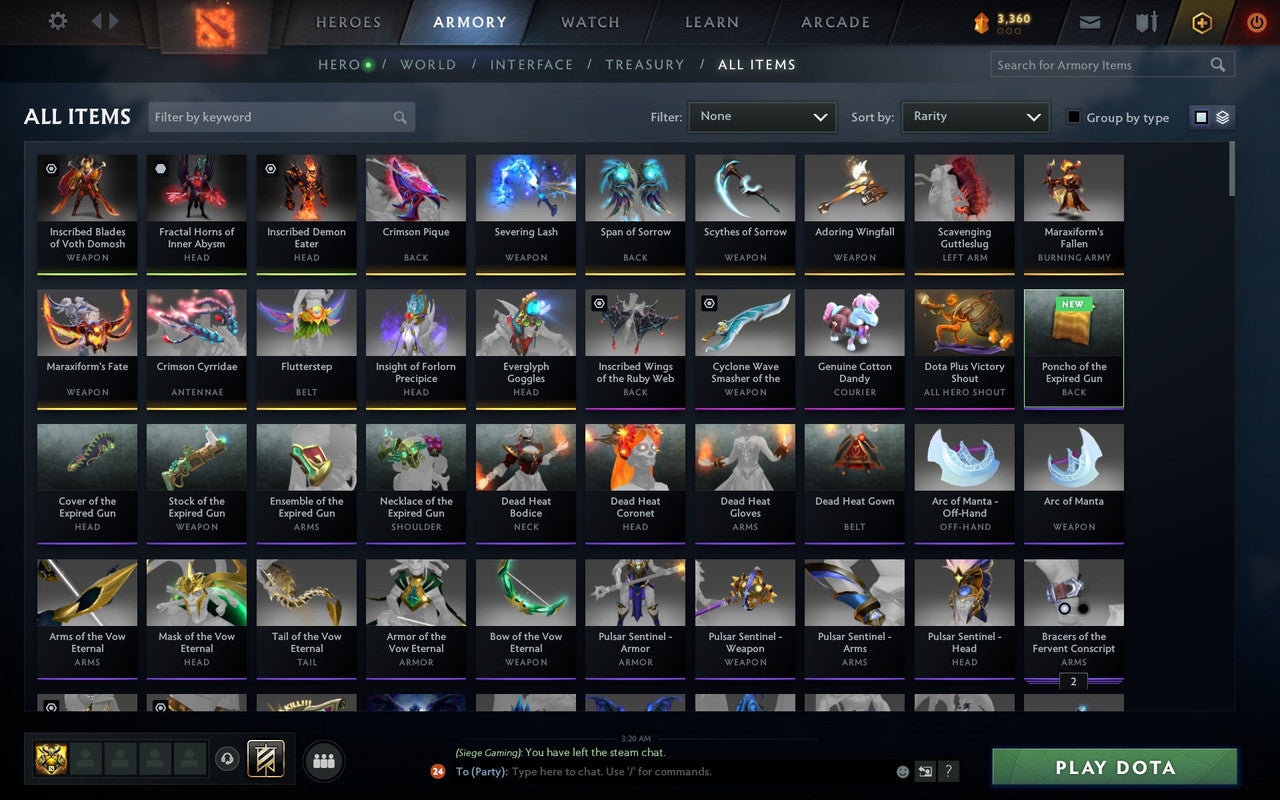Open the Filter dropdown set to None
The height and width of the screenshot is (800, 1280).
coord(762,116)
